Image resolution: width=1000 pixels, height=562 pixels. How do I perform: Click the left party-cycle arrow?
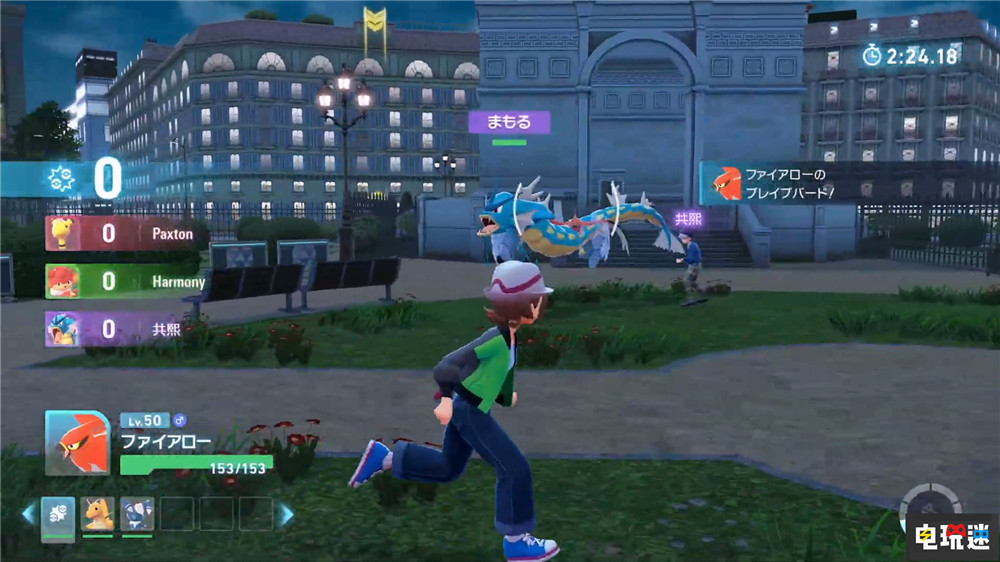[28, 515]
